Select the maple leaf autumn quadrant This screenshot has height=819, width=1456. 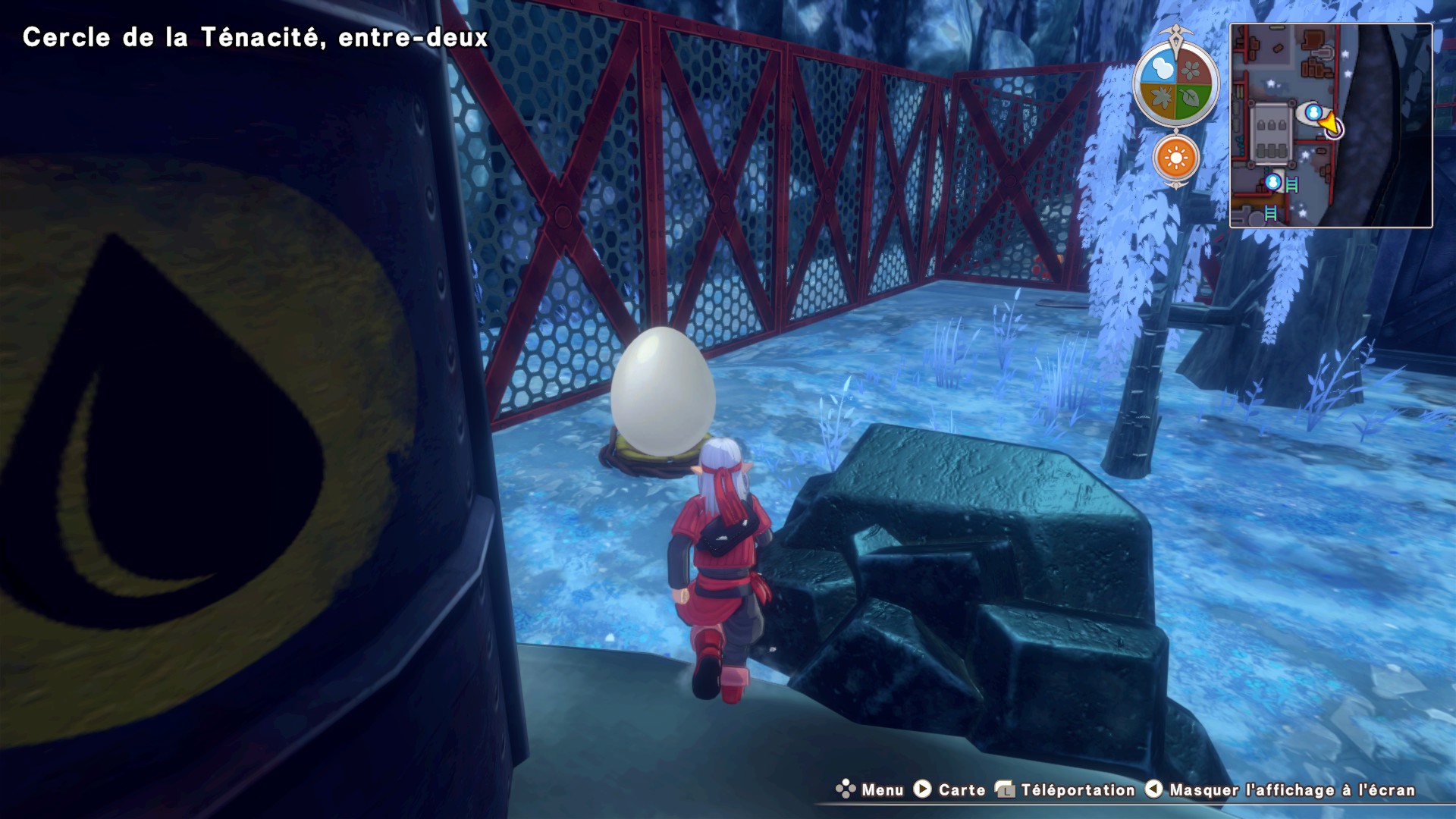tap(1161, 99)
